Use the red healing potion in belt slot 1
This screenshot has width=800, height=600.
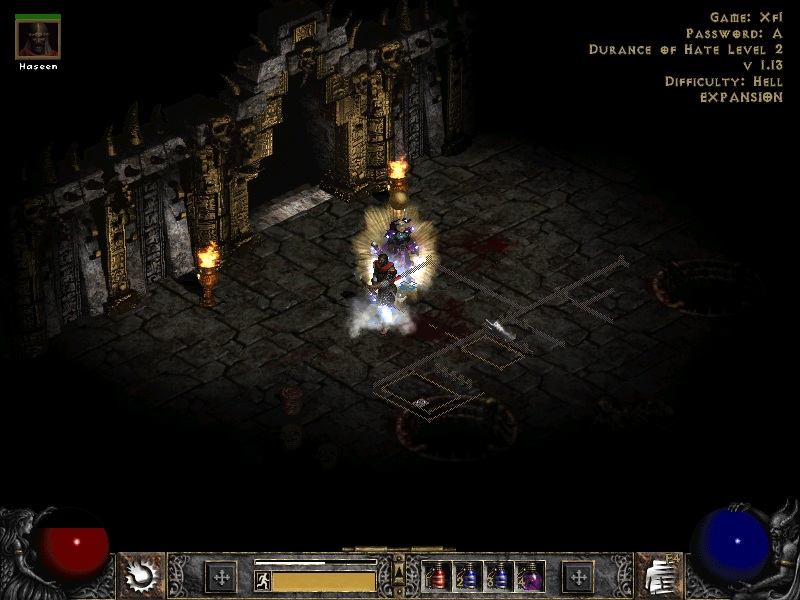pyautogui.click(x=438, y=577)
